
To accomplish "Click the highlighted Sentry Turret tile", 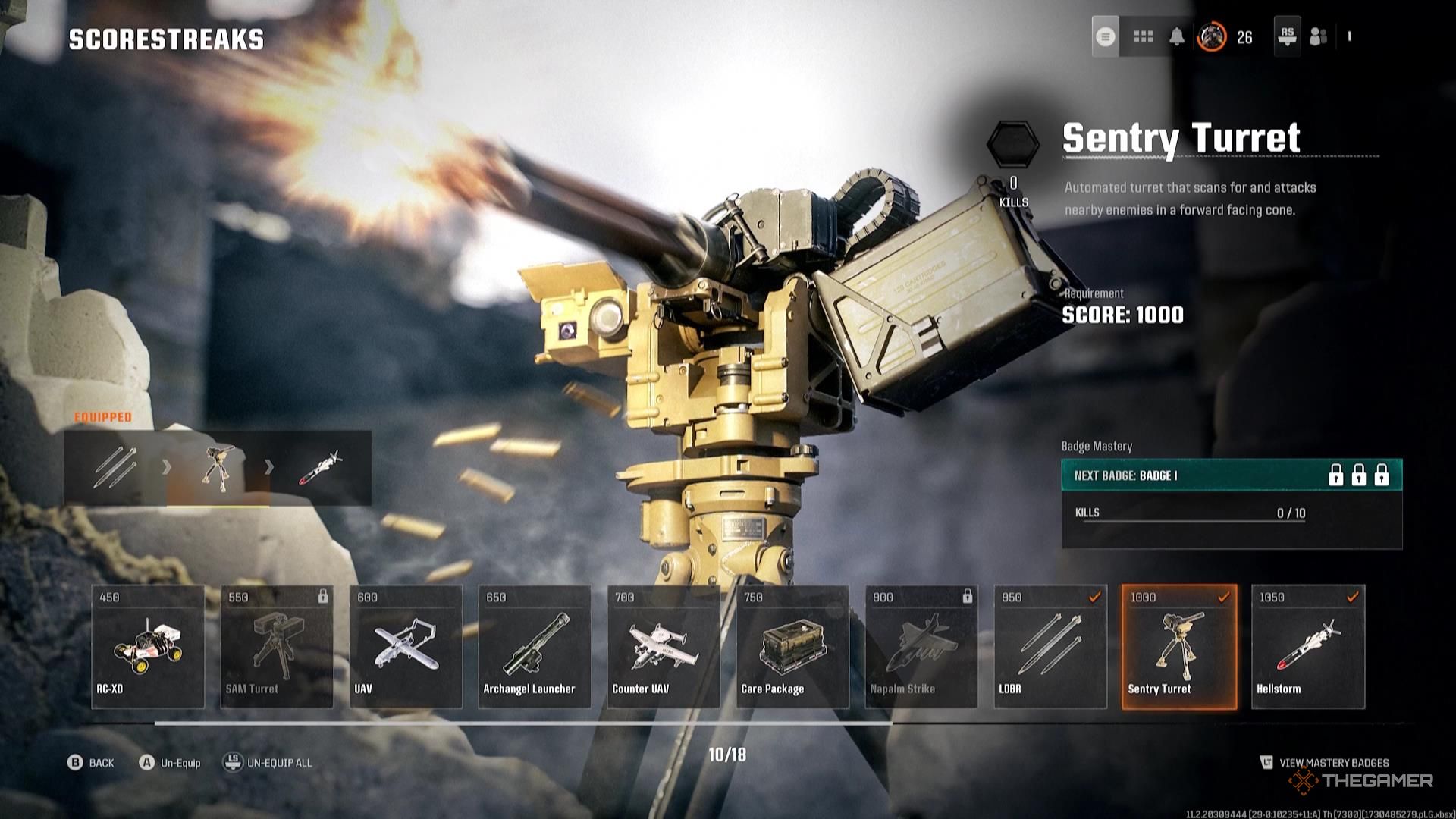I will point(1179,646).
